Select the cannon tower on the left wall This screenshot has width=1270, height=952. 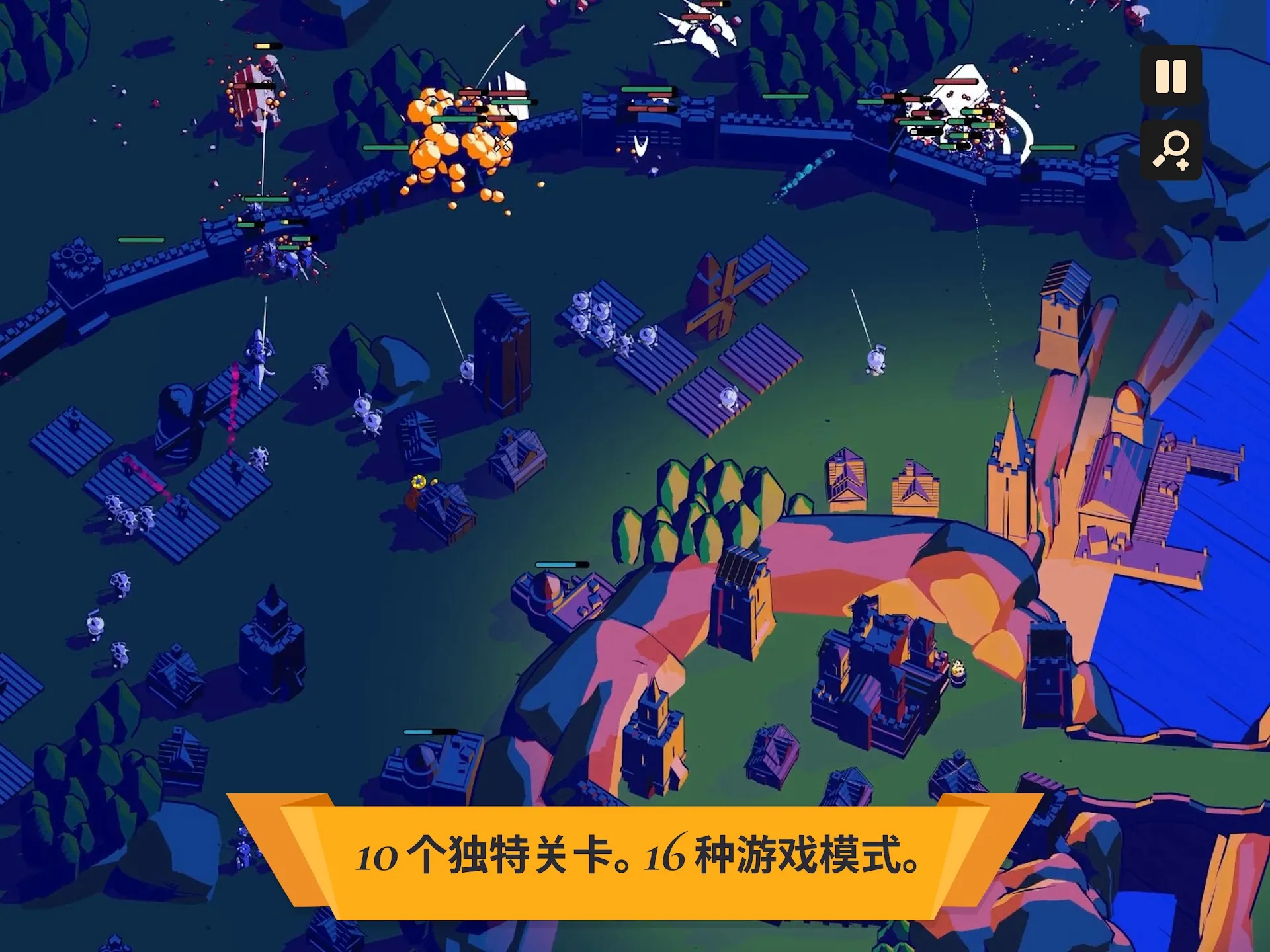73,258
